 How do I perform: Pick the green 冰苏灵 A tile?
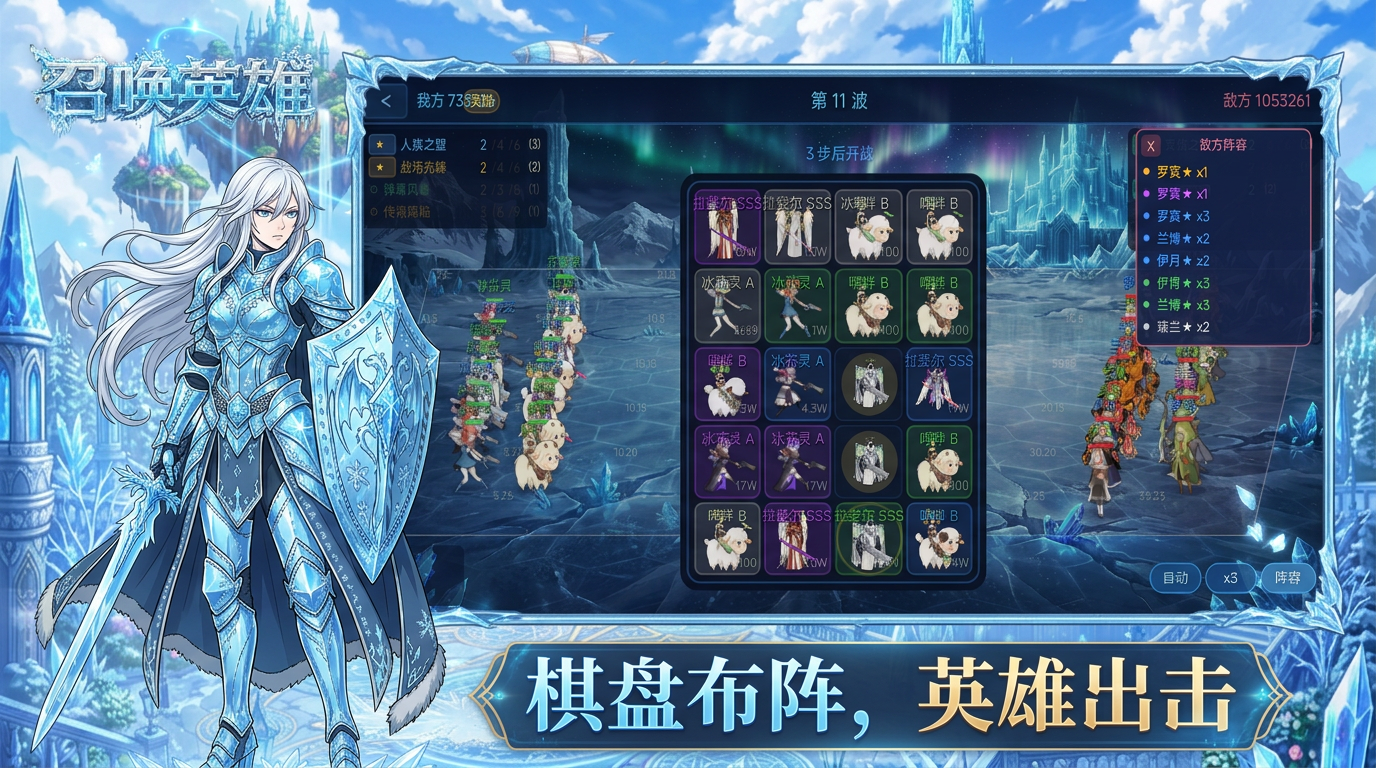(798, 305)
